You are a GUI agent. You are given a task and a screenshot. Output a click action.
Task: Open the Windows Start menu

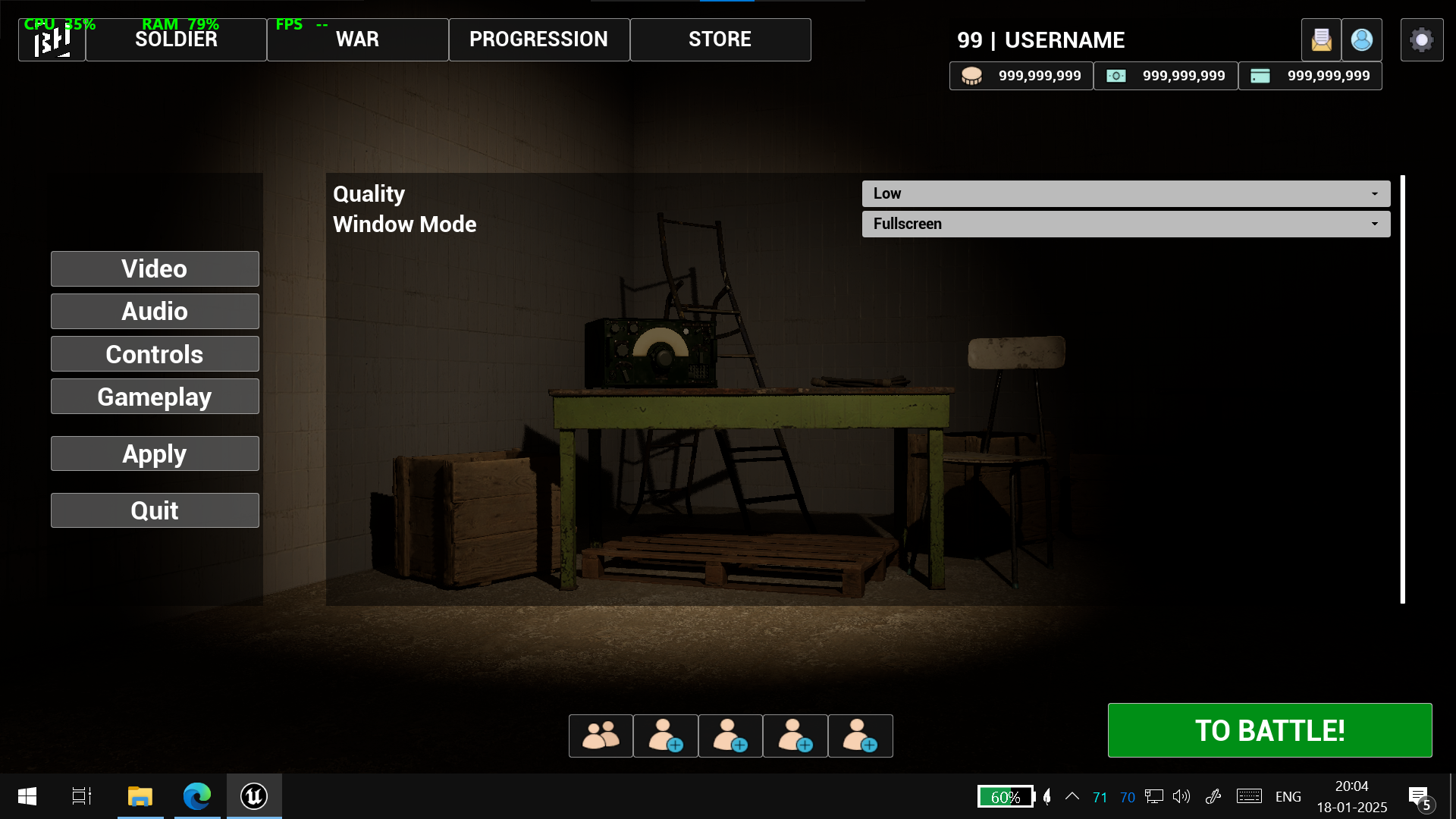27,796
